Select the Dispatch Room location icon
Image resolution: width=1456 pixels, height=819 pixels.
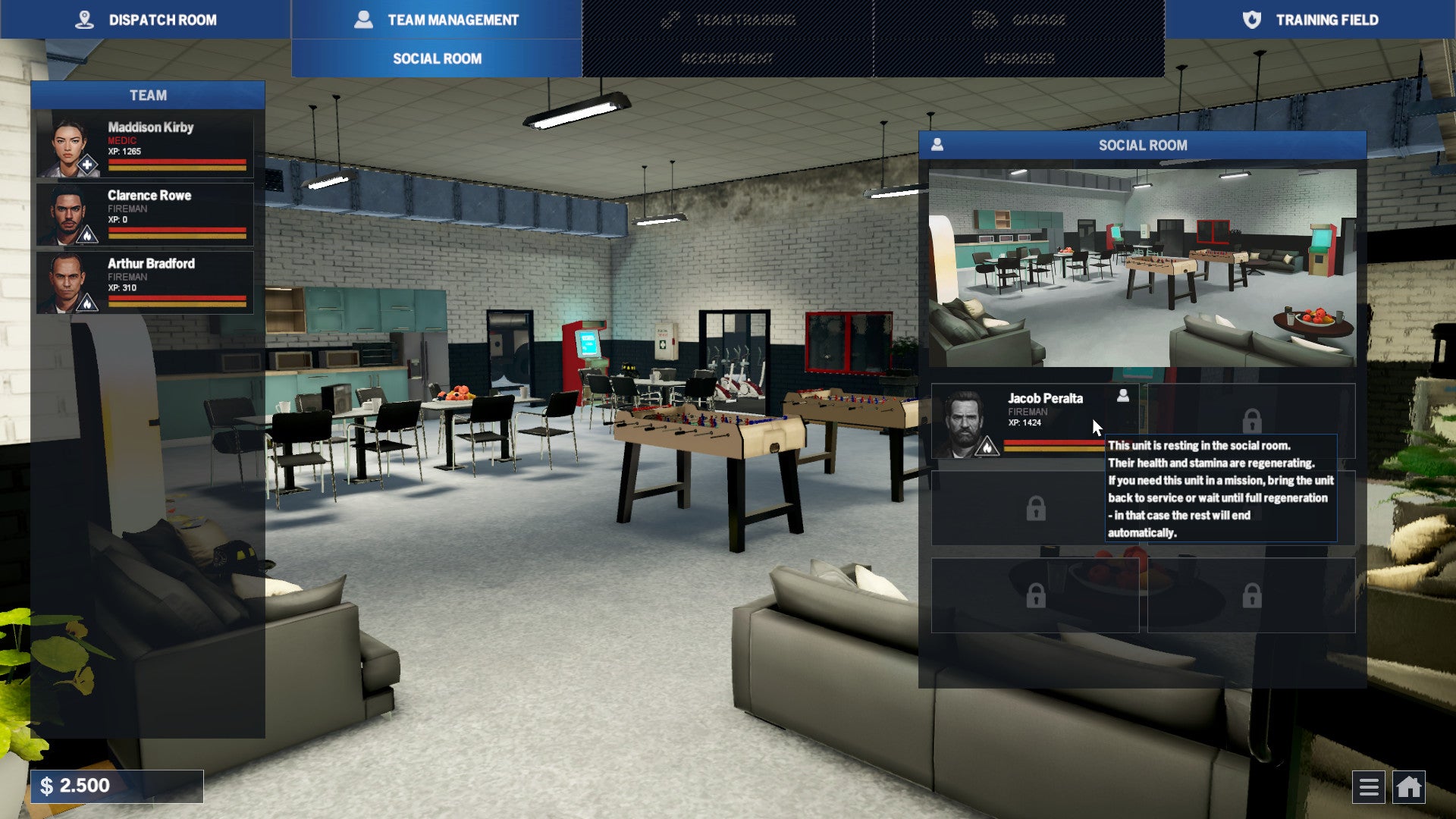[86, 20]
